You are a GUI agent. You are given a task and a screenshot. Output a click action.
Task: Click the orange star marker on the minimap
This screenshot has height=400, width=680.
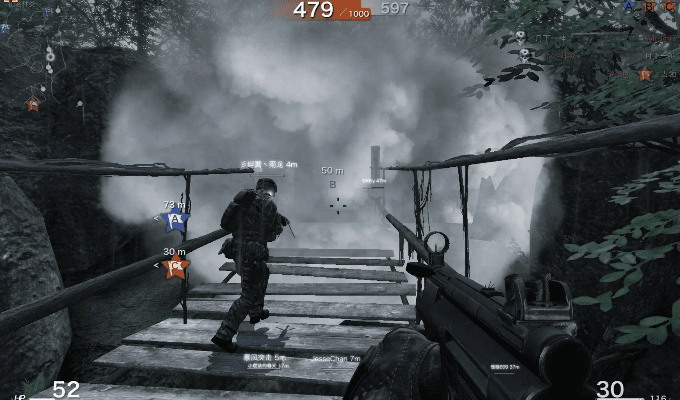pyautogui.click(x=33, y=103)
